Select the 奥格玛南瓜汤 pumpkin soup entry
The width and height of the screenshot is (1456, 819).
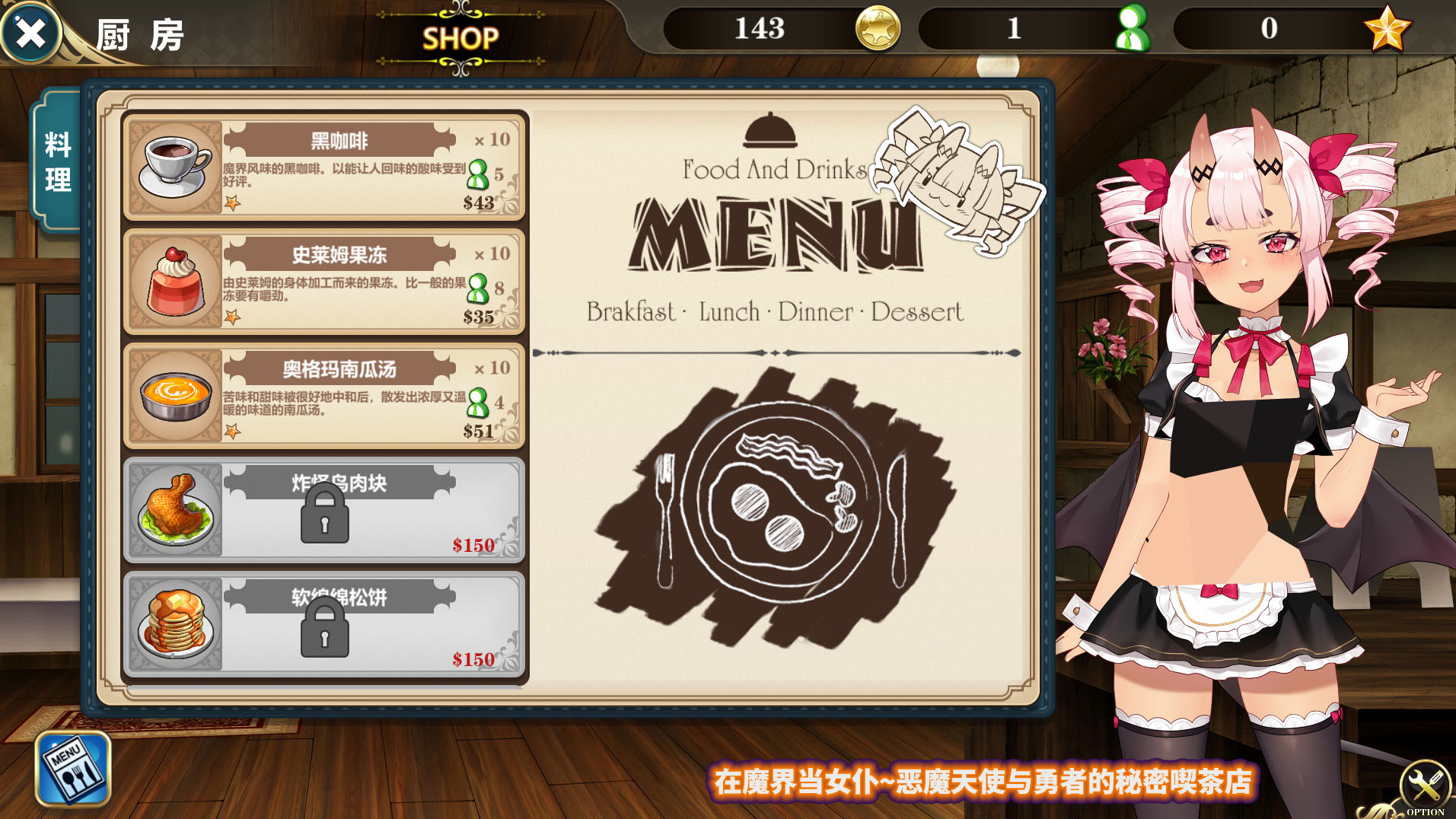(x=325, y=396)
